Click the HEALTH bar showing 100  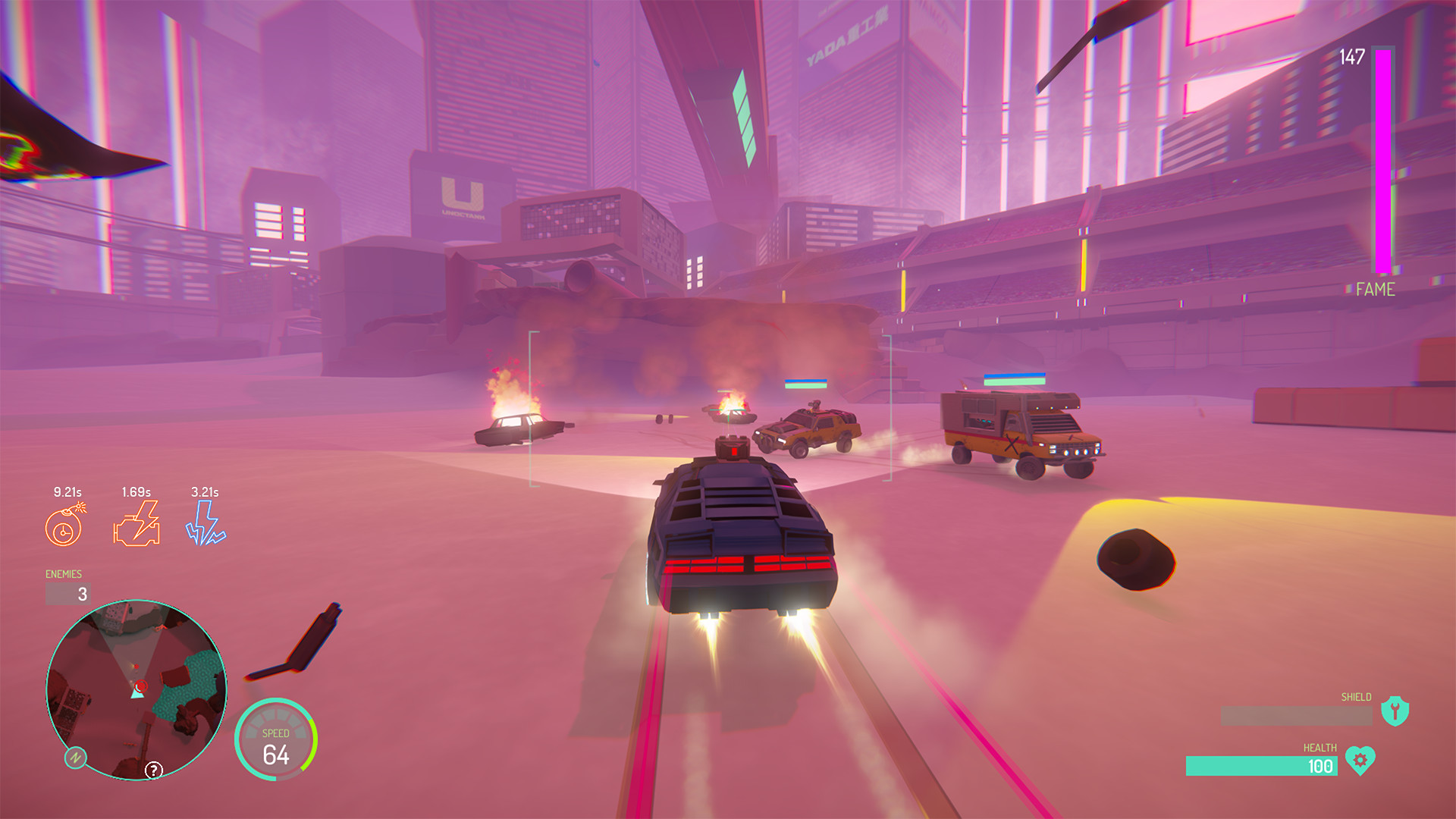coord(1260,766)
